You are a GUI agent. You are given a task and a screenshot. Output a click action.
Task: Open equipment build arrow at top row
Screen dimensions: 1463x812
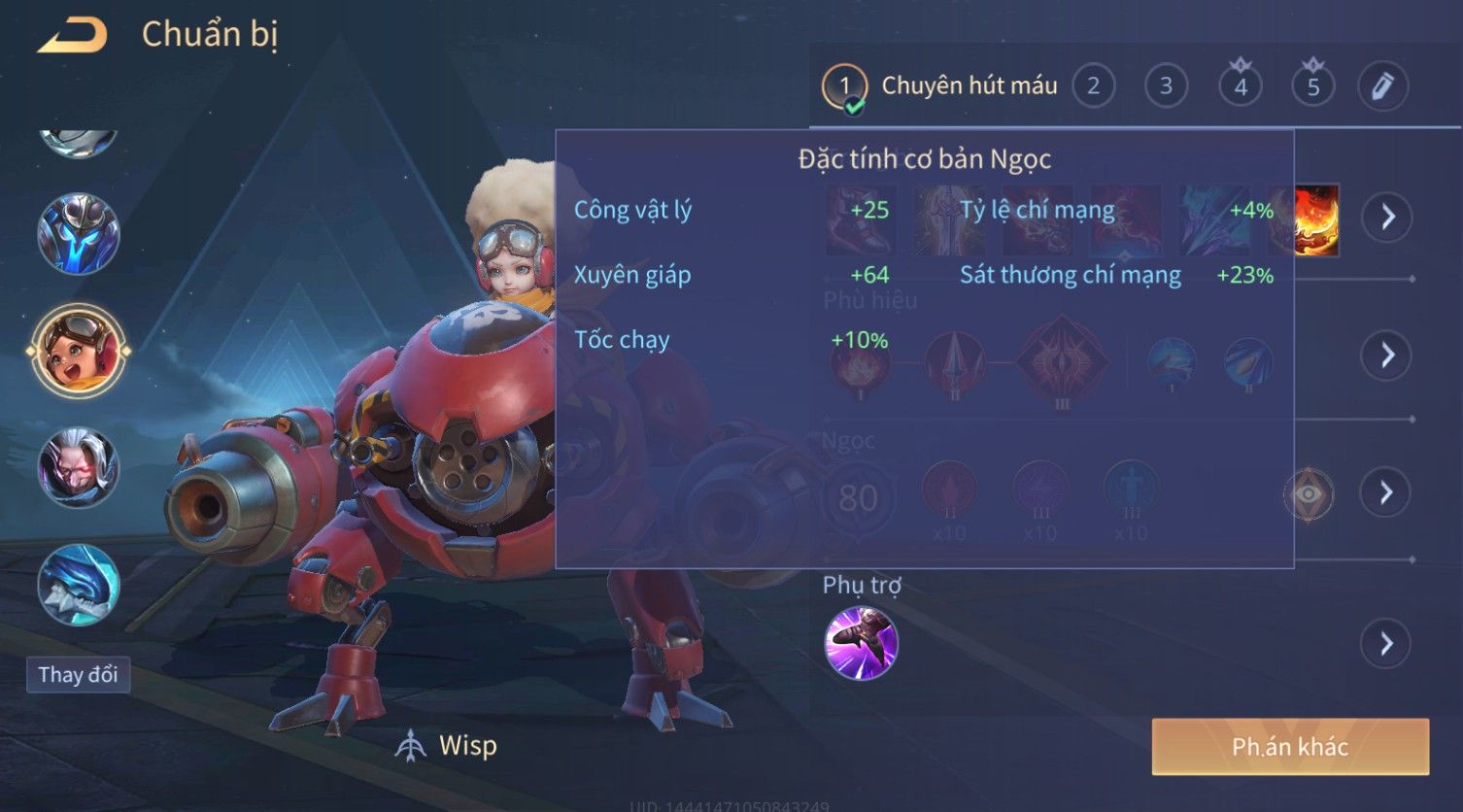pyautogui.click(x=1387, y=217)
